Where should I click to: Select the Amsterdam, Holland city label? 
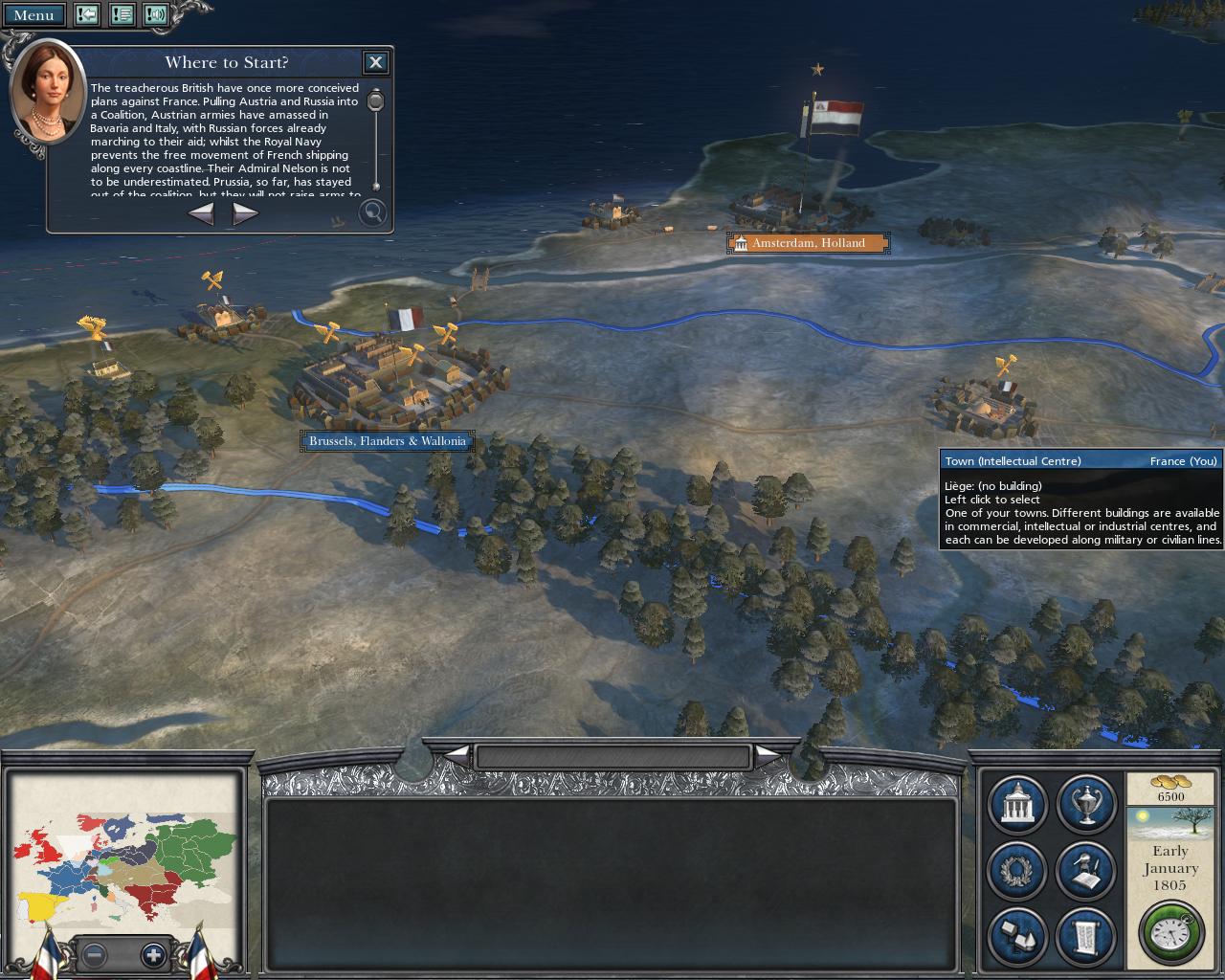(808, 243)
